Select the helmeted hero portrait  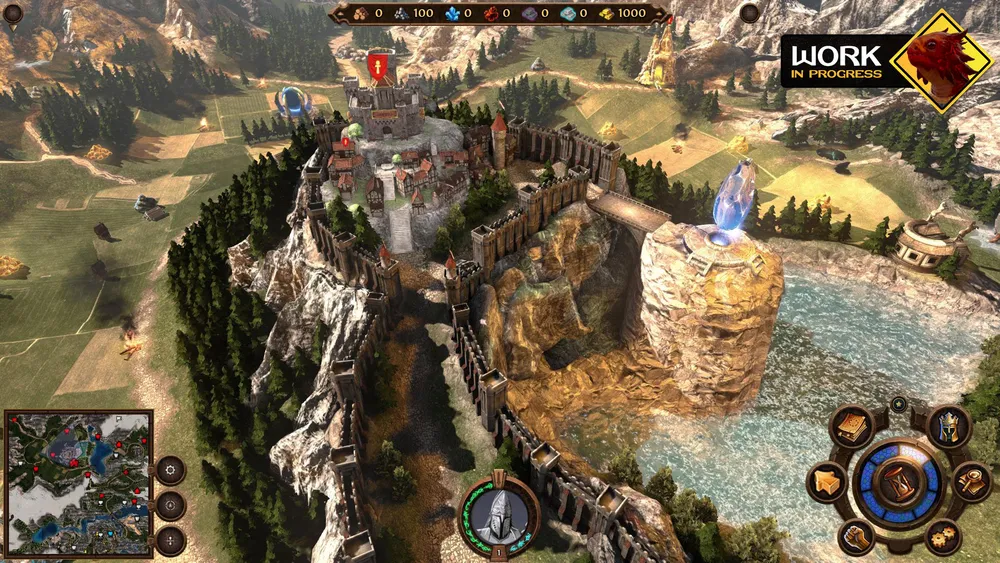(498, 514)
